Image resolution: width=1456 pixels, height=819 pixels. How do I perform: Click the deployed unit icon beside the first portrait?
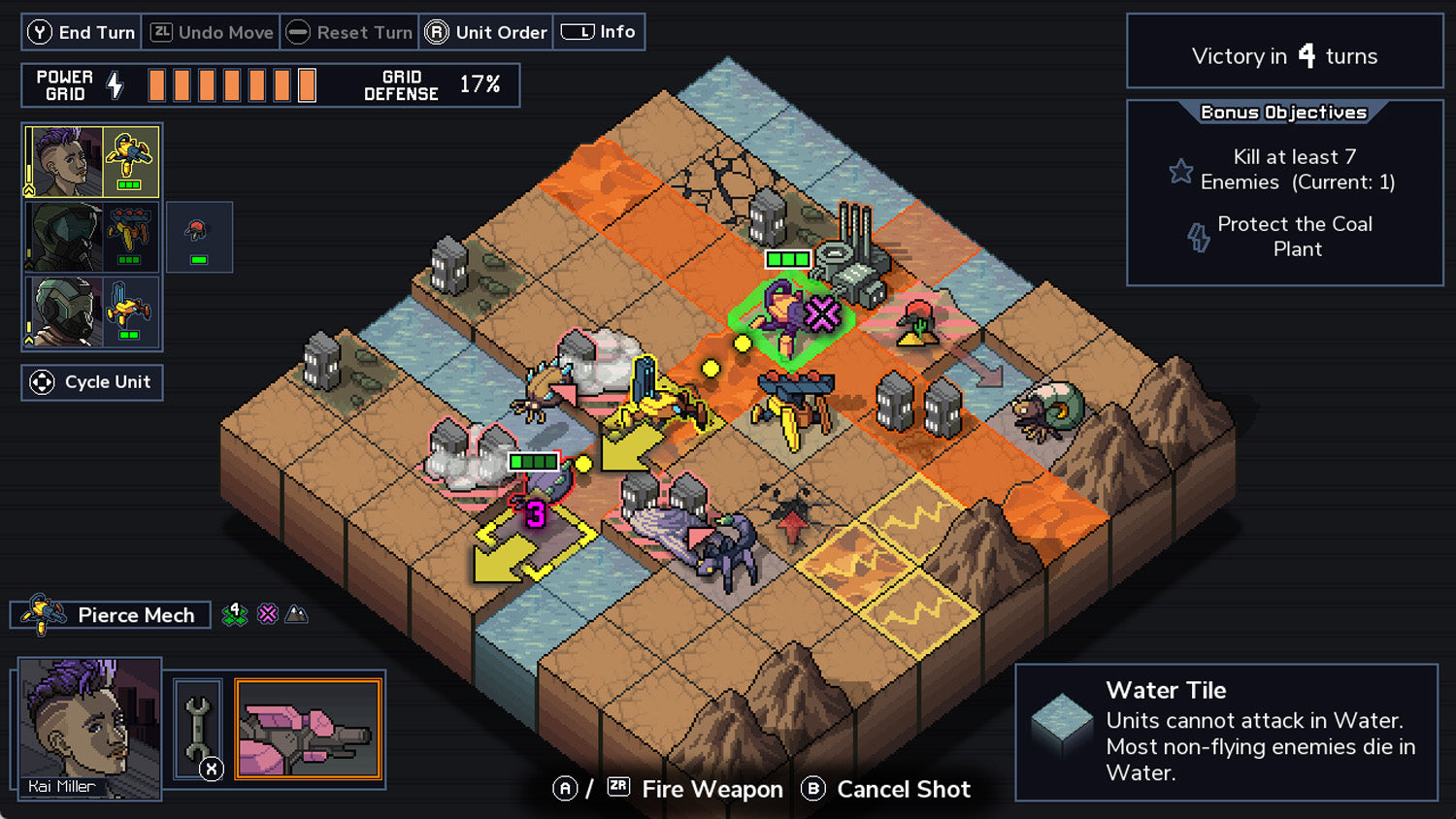(x=199, y=237)
